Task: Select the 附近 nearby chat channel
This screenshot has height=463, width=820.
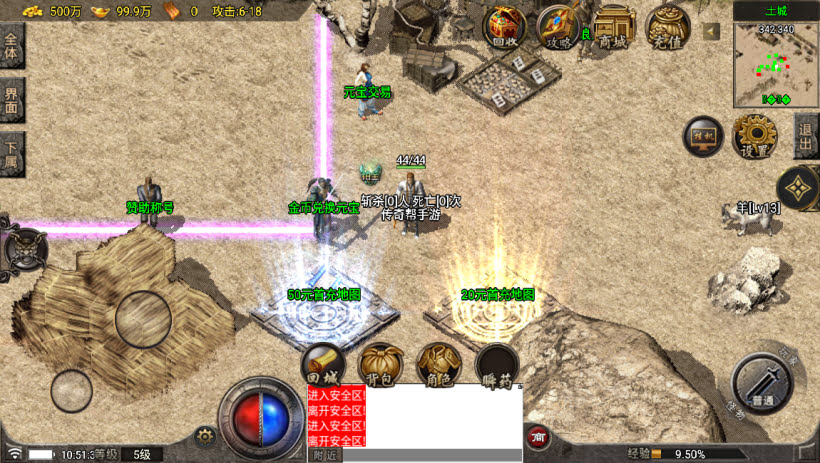Action: pyautogui.click(x=325, y=455)
